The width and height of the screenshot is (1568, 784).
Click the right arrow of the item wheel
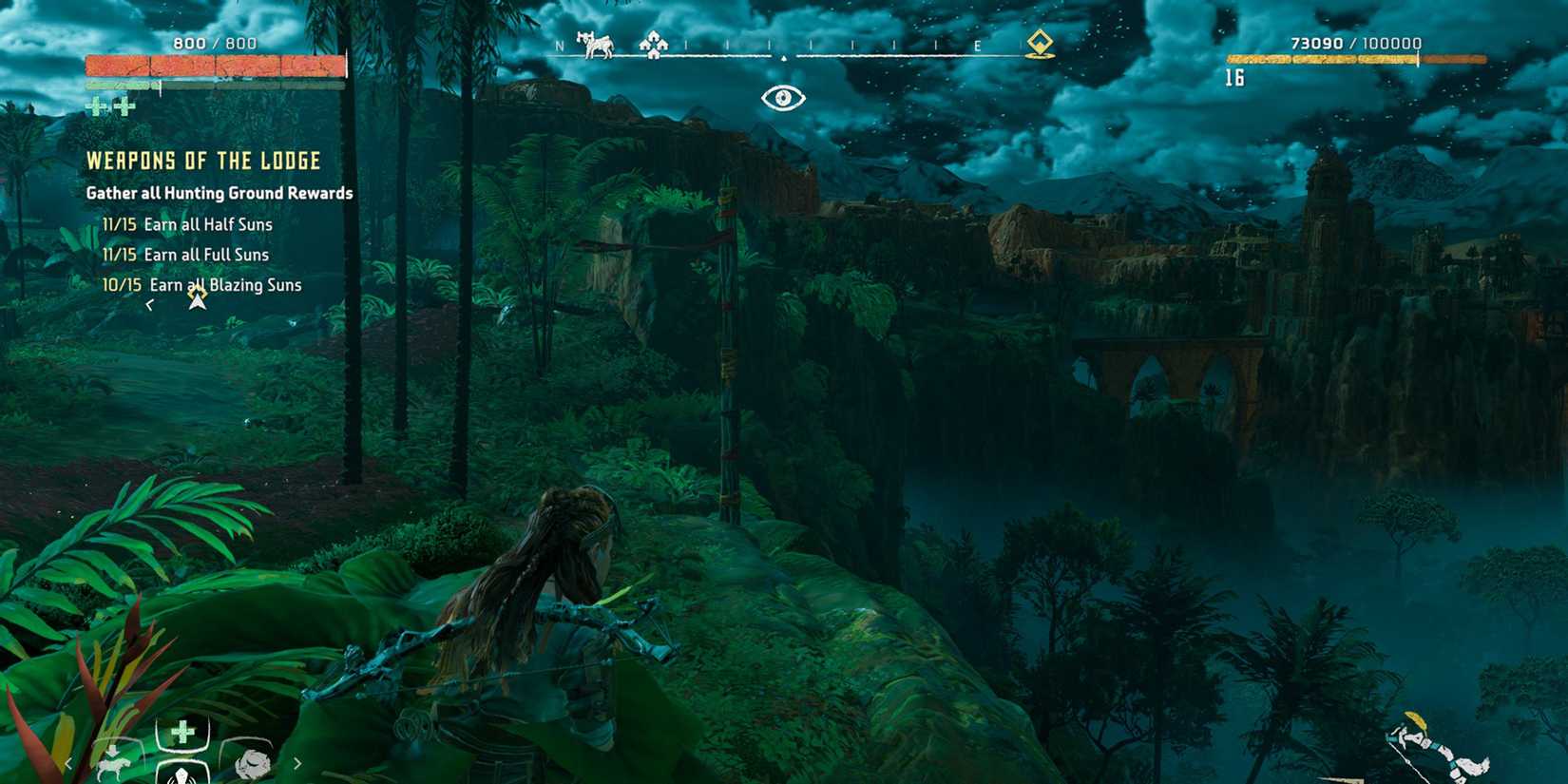(297, 764)
